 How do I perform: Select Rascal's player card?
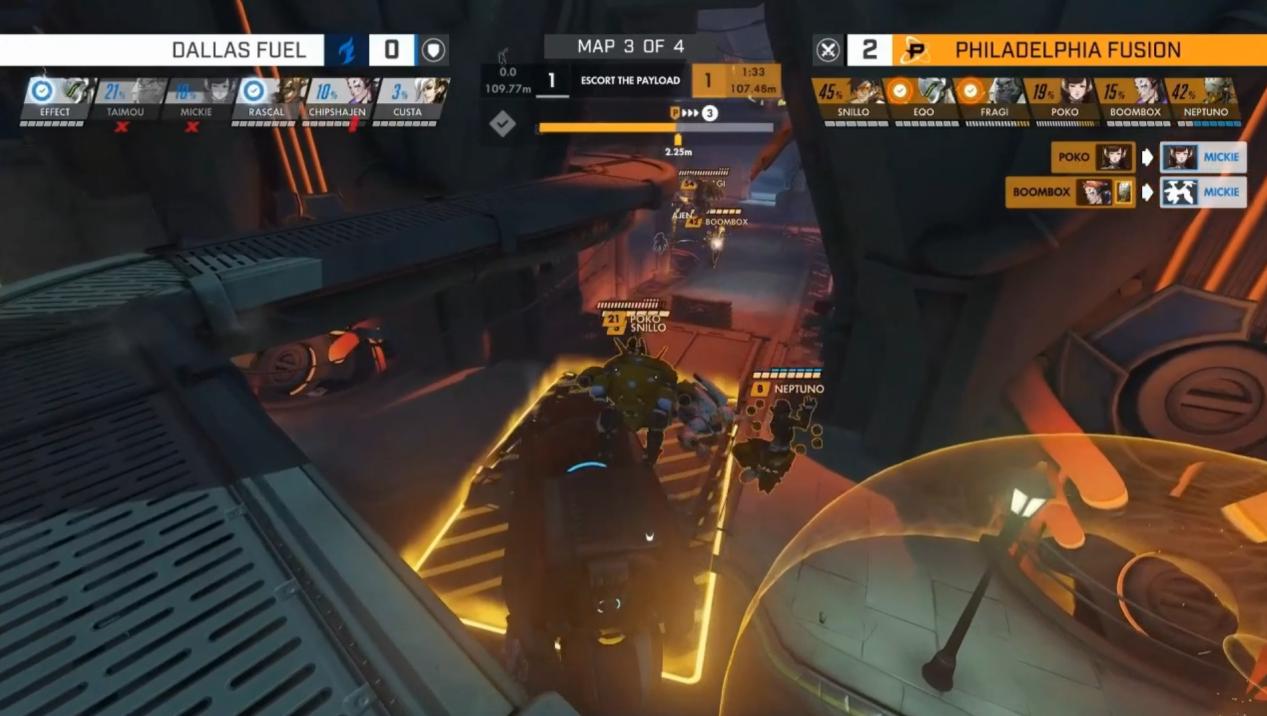pyautogui.click(x=268, y=101)
